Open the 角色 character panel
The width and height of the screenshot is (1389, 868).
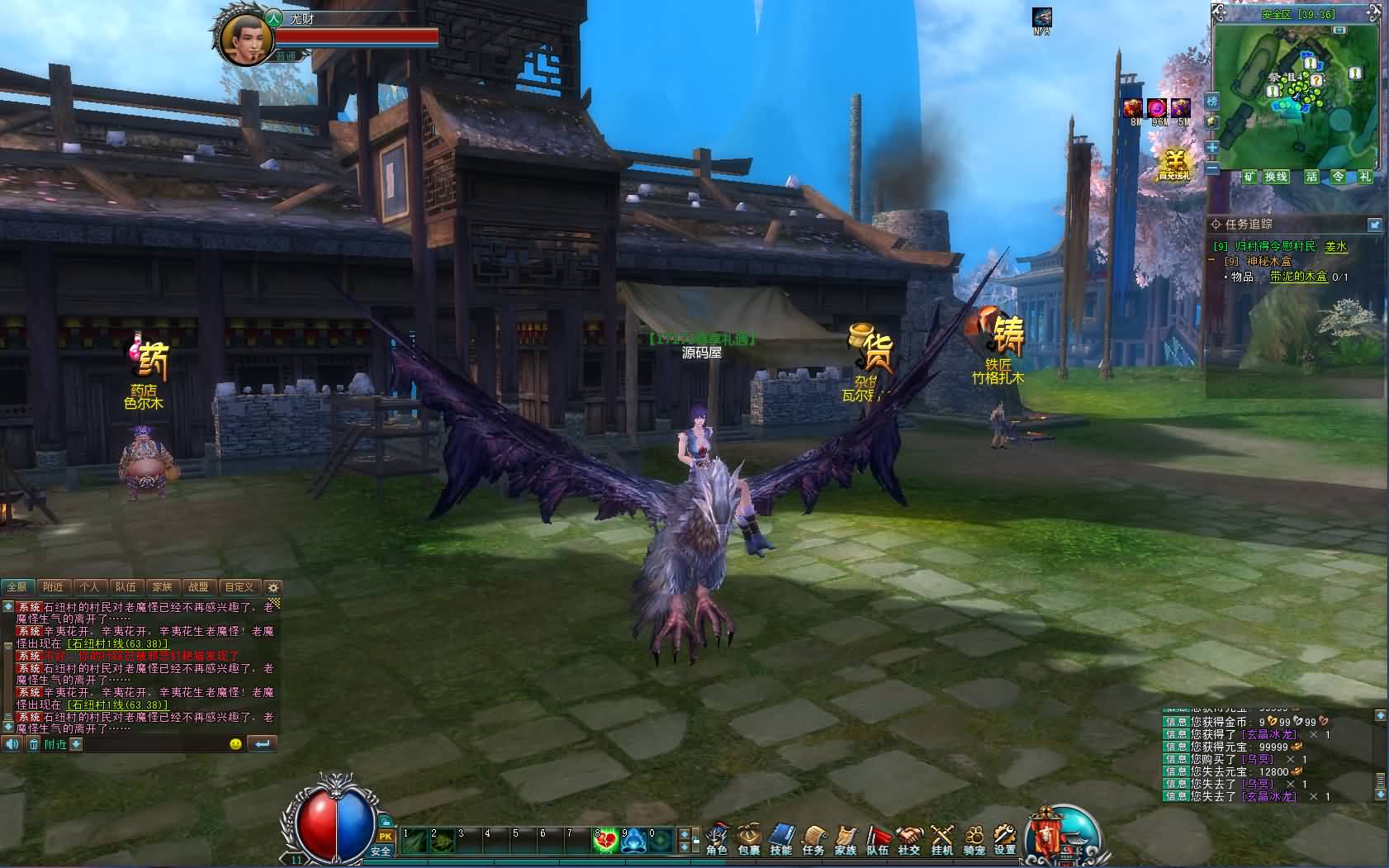[717, 838]
